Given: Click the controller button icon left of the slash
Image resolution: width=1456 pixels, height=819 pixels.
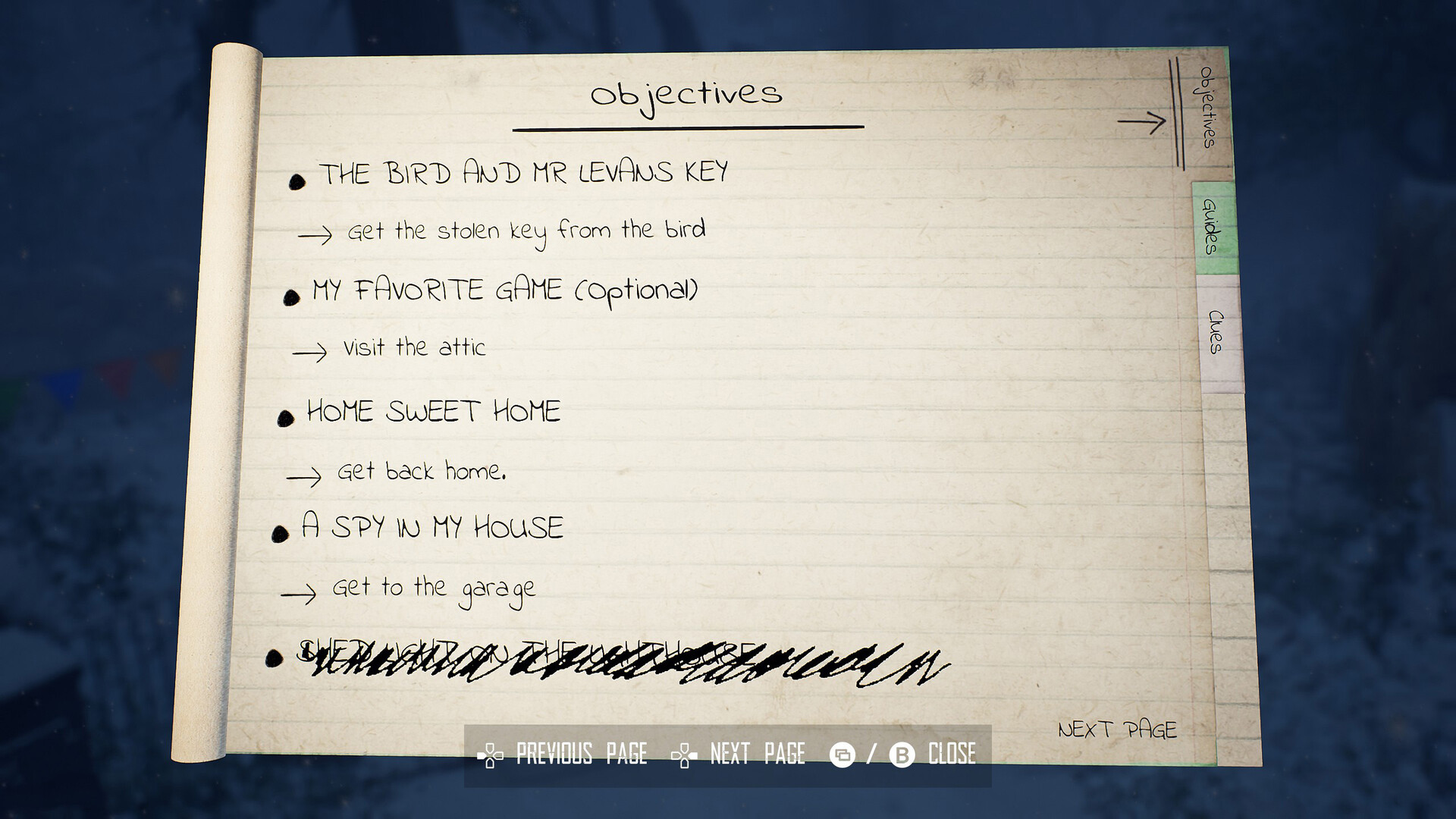Looking at the screenshot, I should coord(844,754).
